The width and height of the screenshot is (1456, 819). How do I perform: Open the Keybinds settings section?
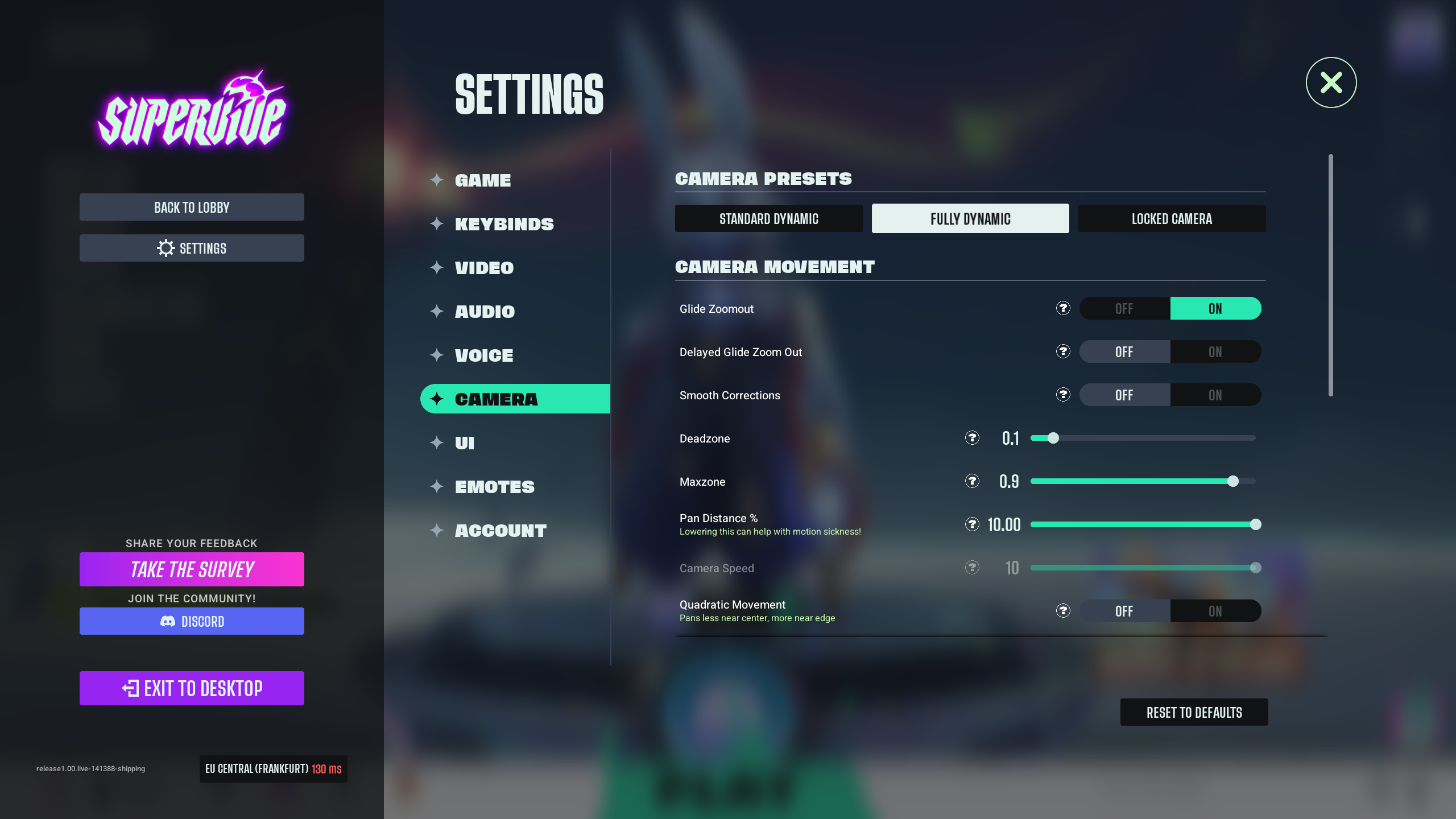pos(504,224)
